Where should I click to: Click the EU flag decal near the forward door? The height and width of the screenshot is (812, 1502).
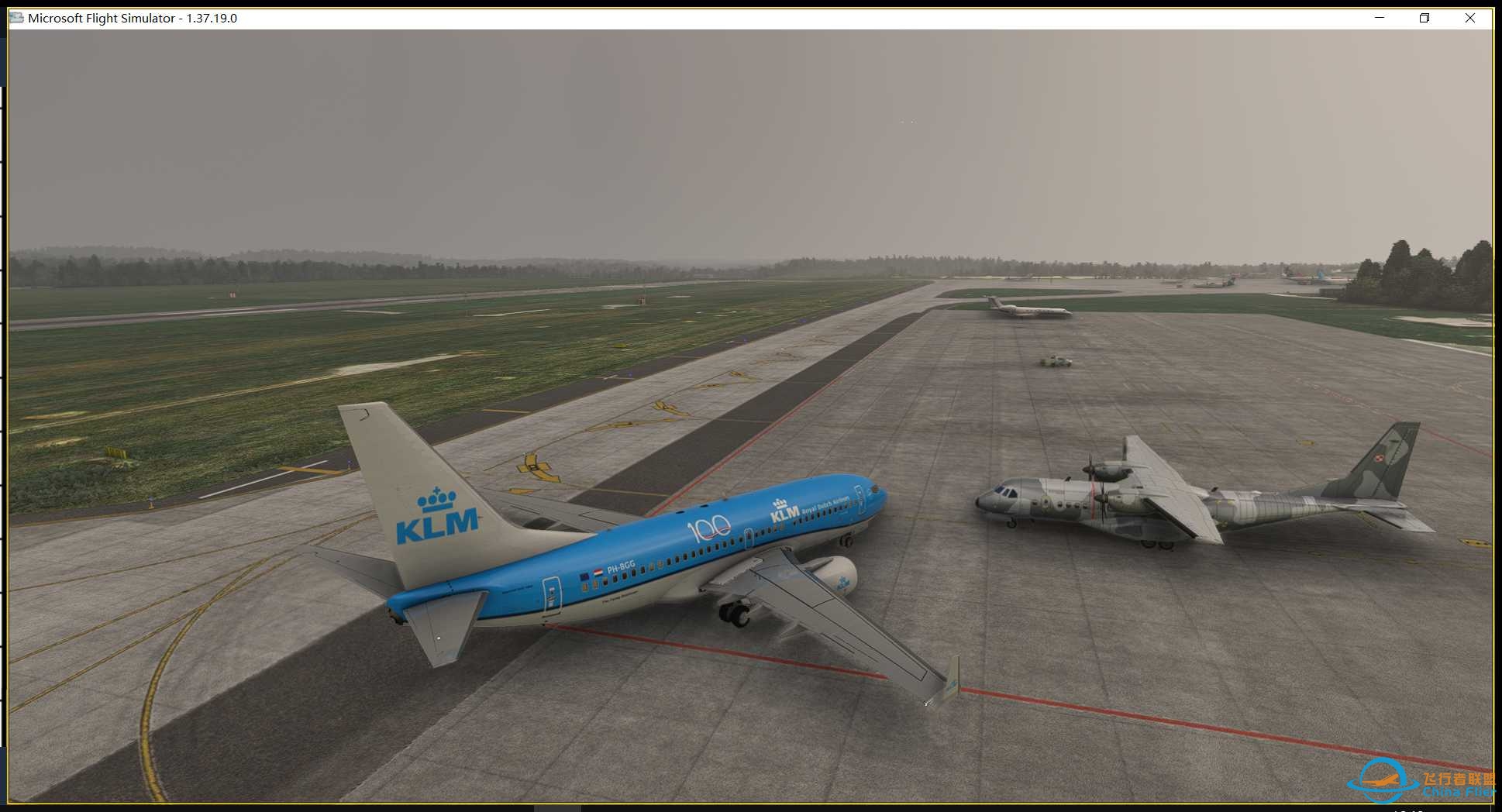pos(584,576)
